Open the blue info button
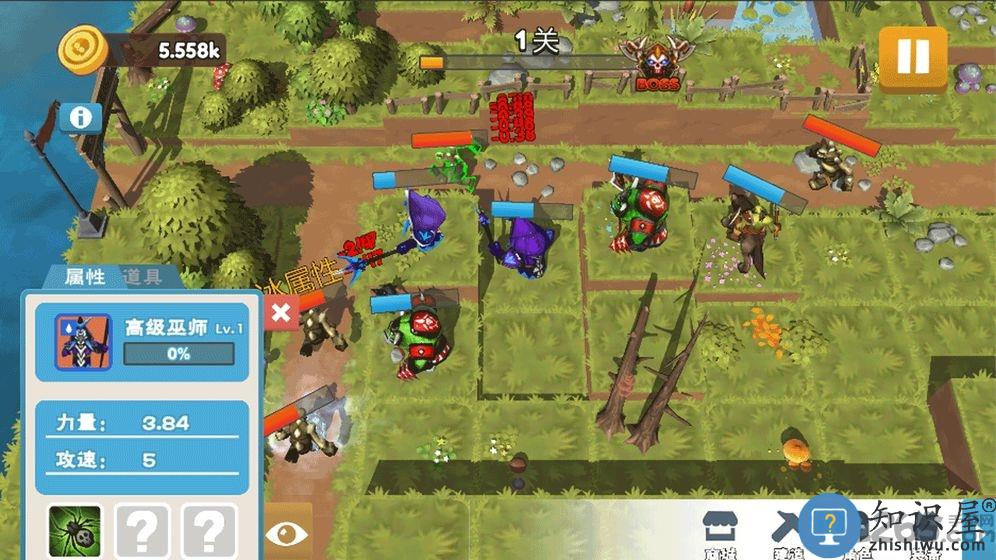The image size is (996, 560). 81,118
